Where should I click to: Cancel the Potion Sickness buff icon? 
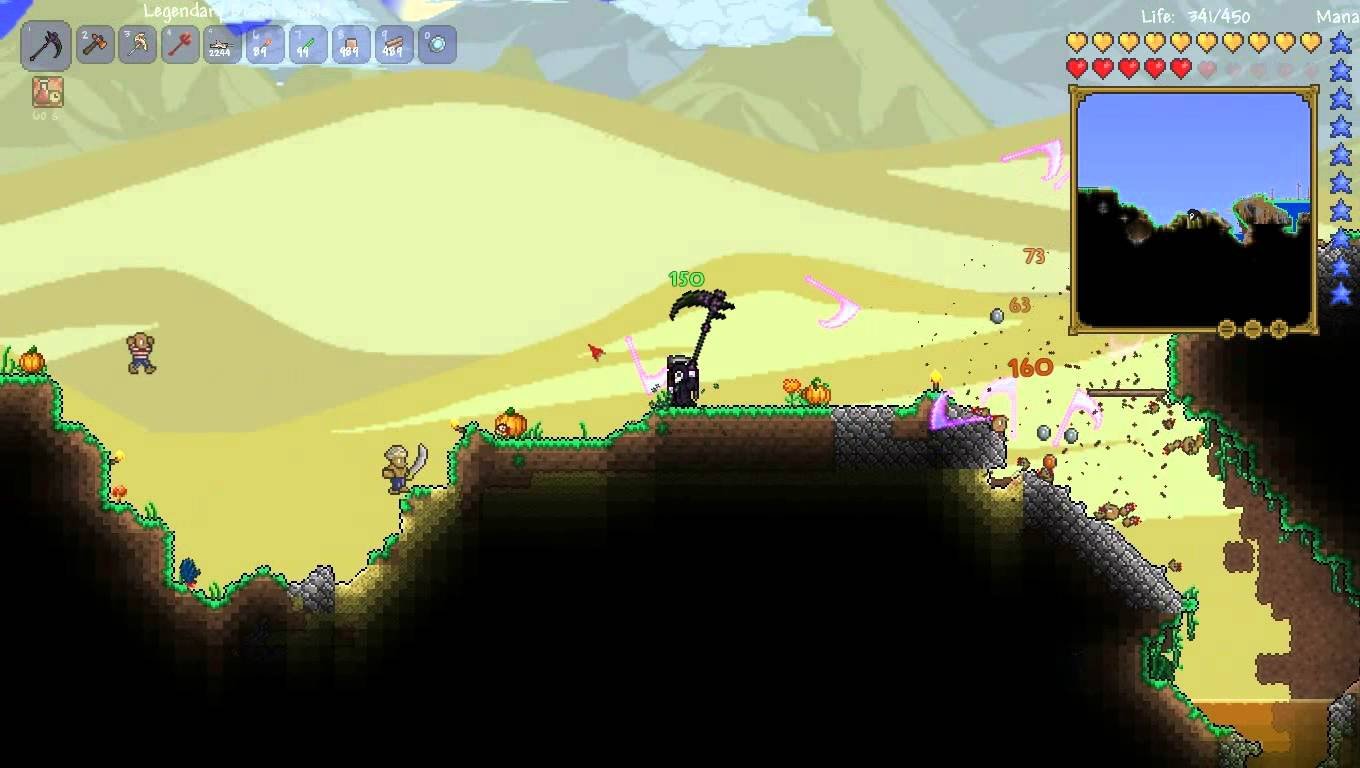click(46, 93)
